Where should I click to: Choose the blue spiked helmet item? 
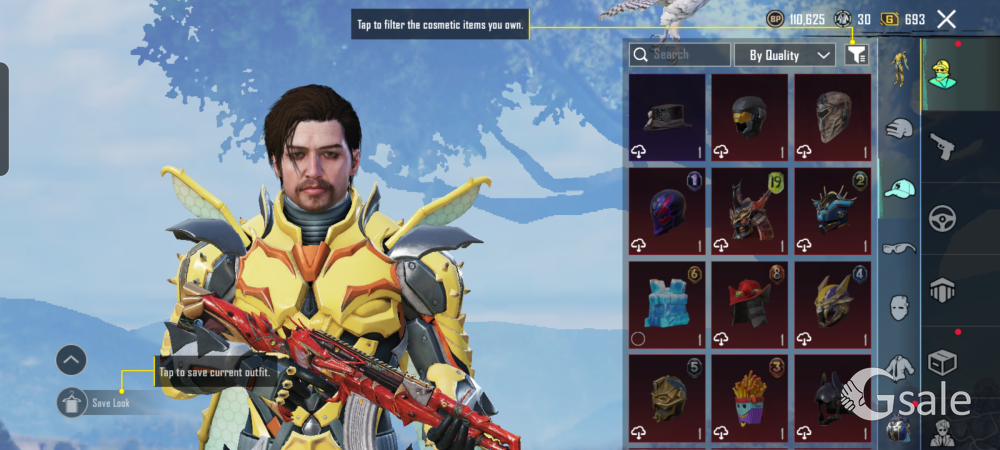832,211
